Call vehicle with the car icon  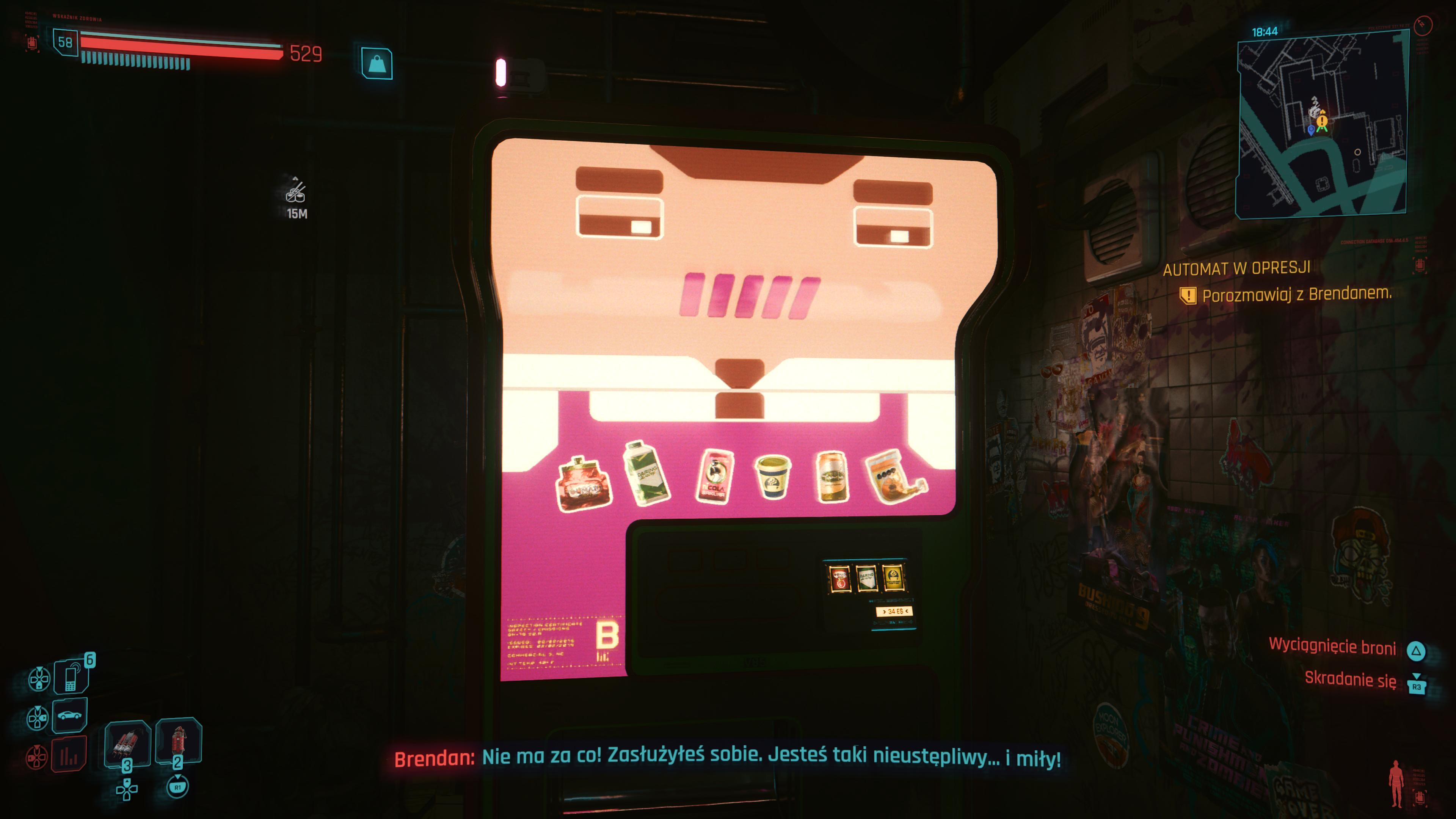click(69, 715)
